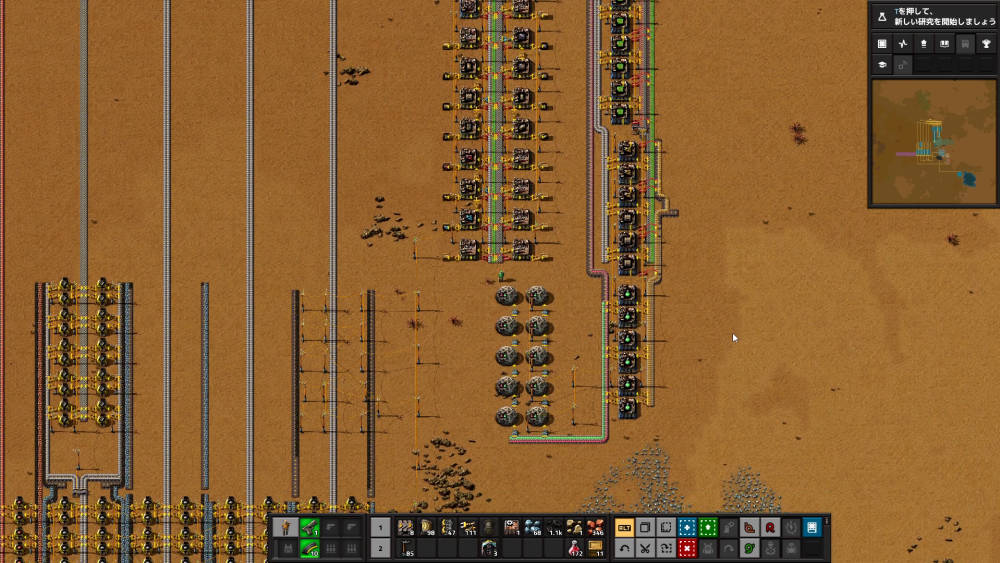1000x563 pixels.
Task: Select the scissors cut tool
Action: [x=645, y=548]
